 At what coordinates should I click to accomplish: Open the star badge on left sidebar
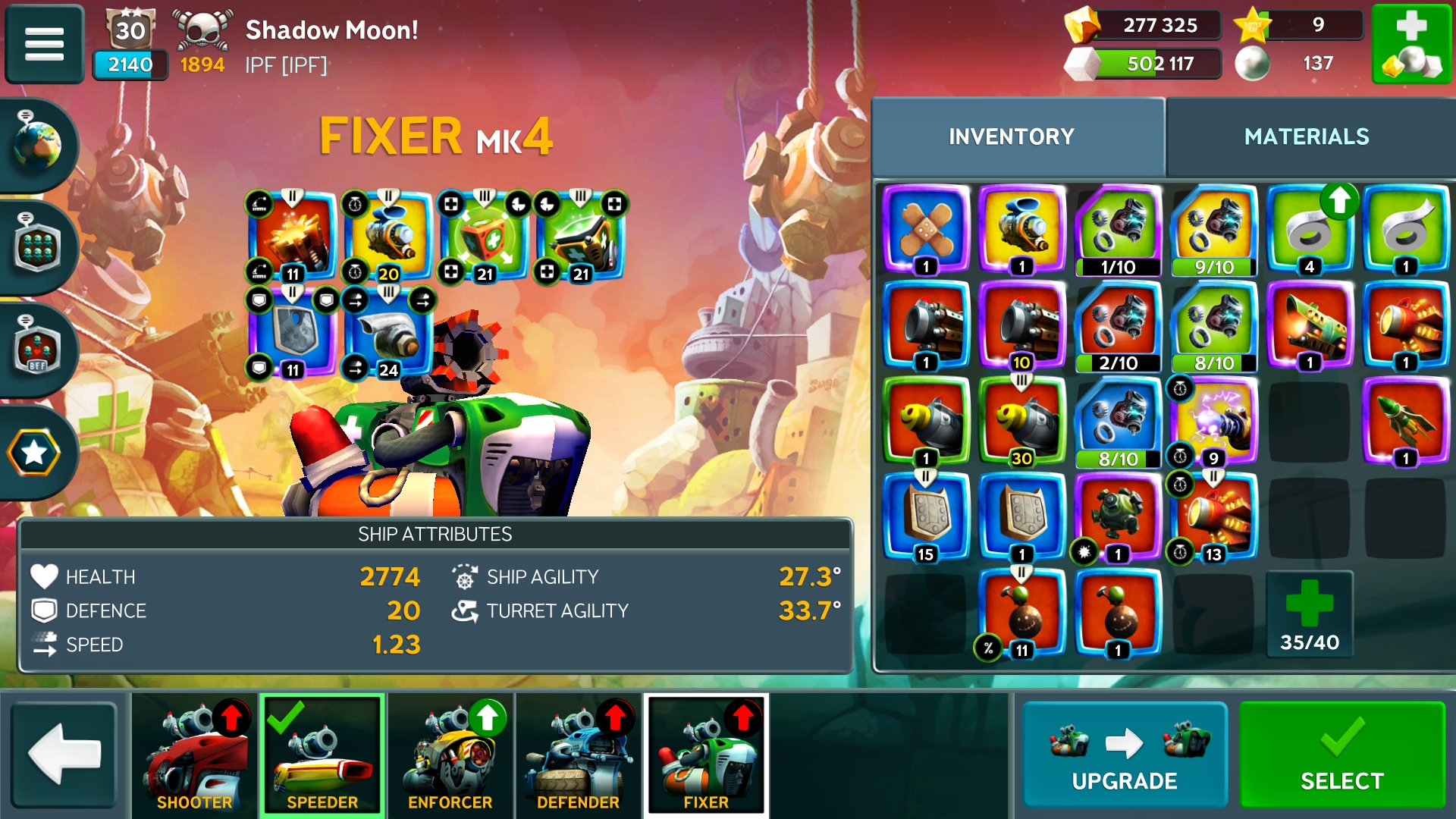point(35,453)
